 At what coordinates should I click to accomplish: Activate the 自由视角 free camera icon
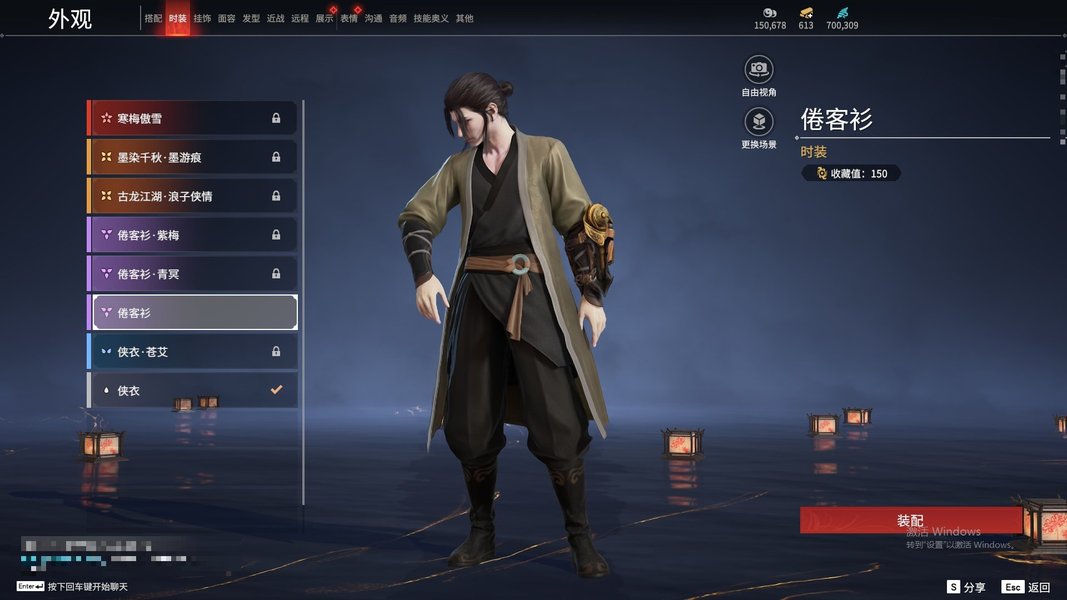(759, 69)
